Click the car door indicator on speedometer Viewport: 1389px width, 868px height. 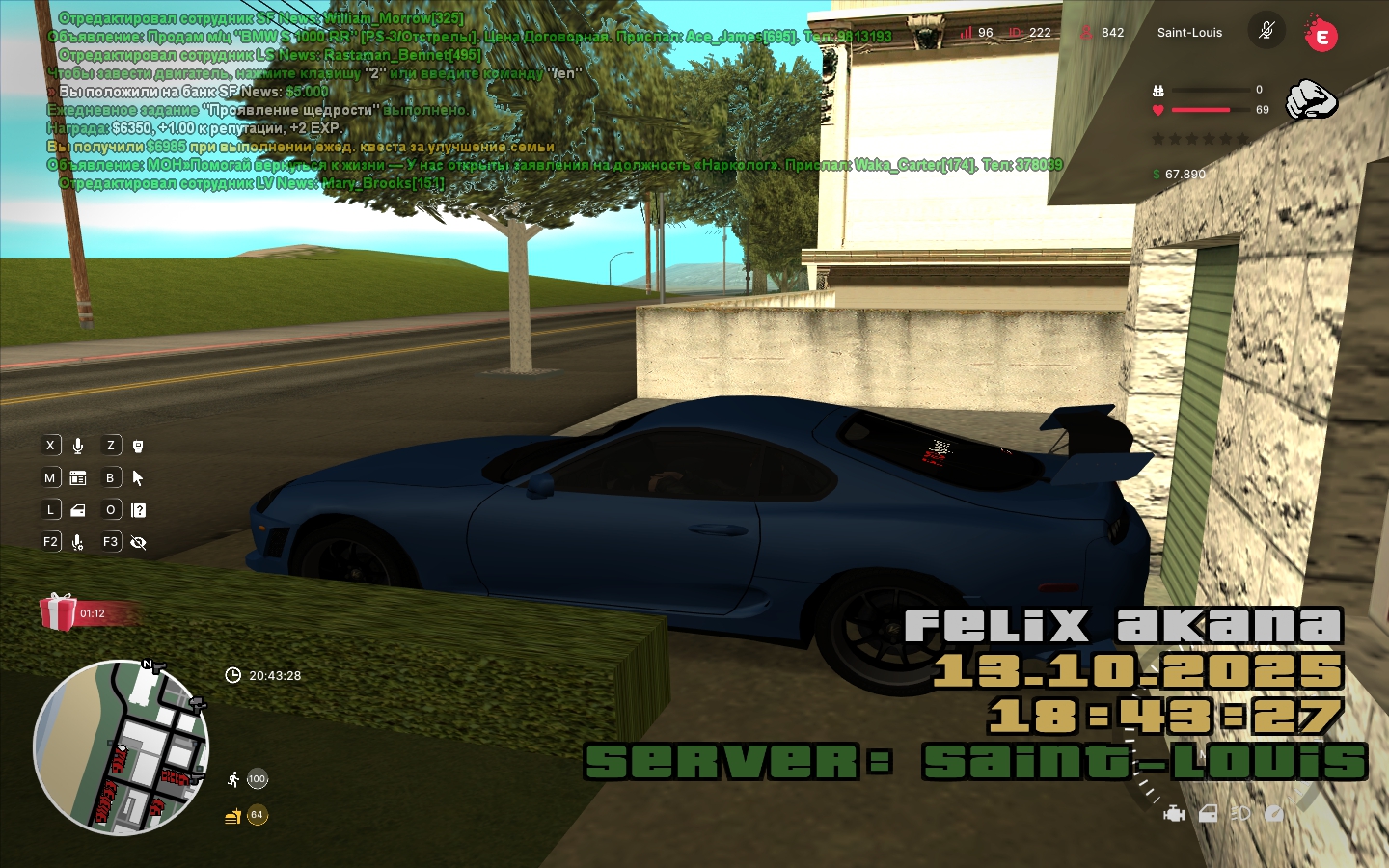coord(1208,814)
